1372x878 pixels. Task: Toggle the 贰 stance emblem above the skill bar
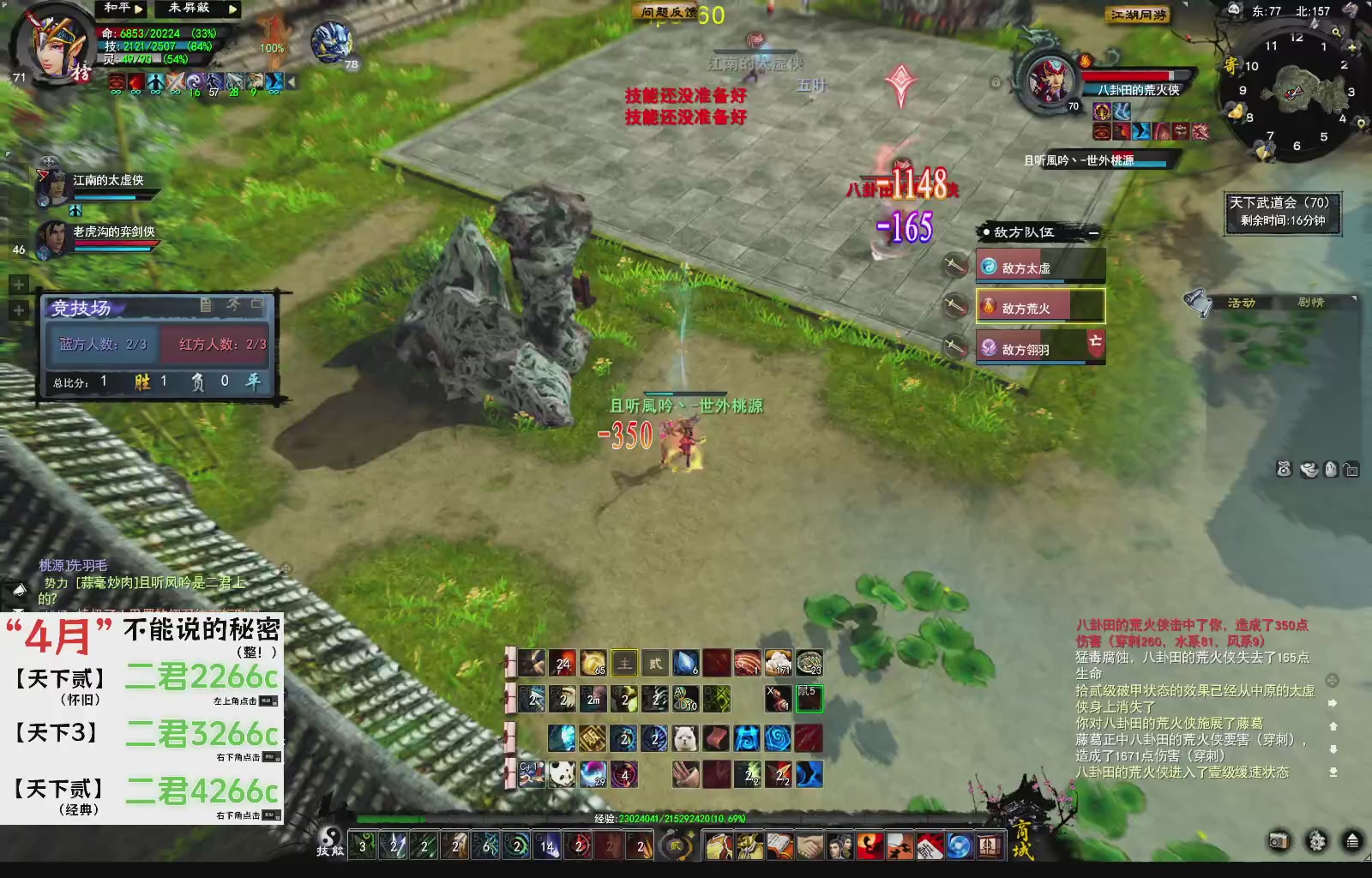click(x=677, y=845)
